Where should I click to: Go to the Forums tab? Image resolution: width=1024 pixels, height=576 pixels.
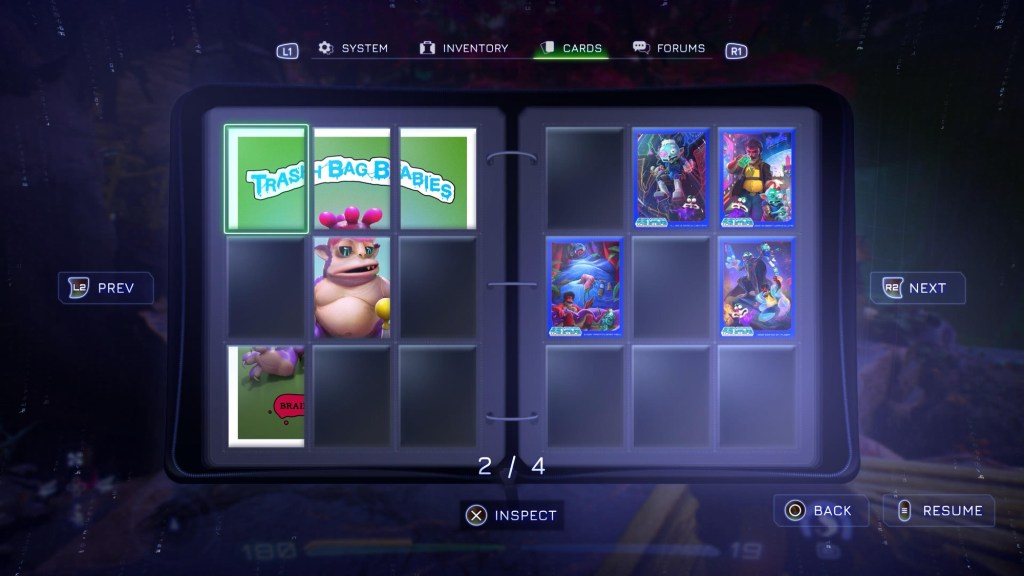pos(669,48)
